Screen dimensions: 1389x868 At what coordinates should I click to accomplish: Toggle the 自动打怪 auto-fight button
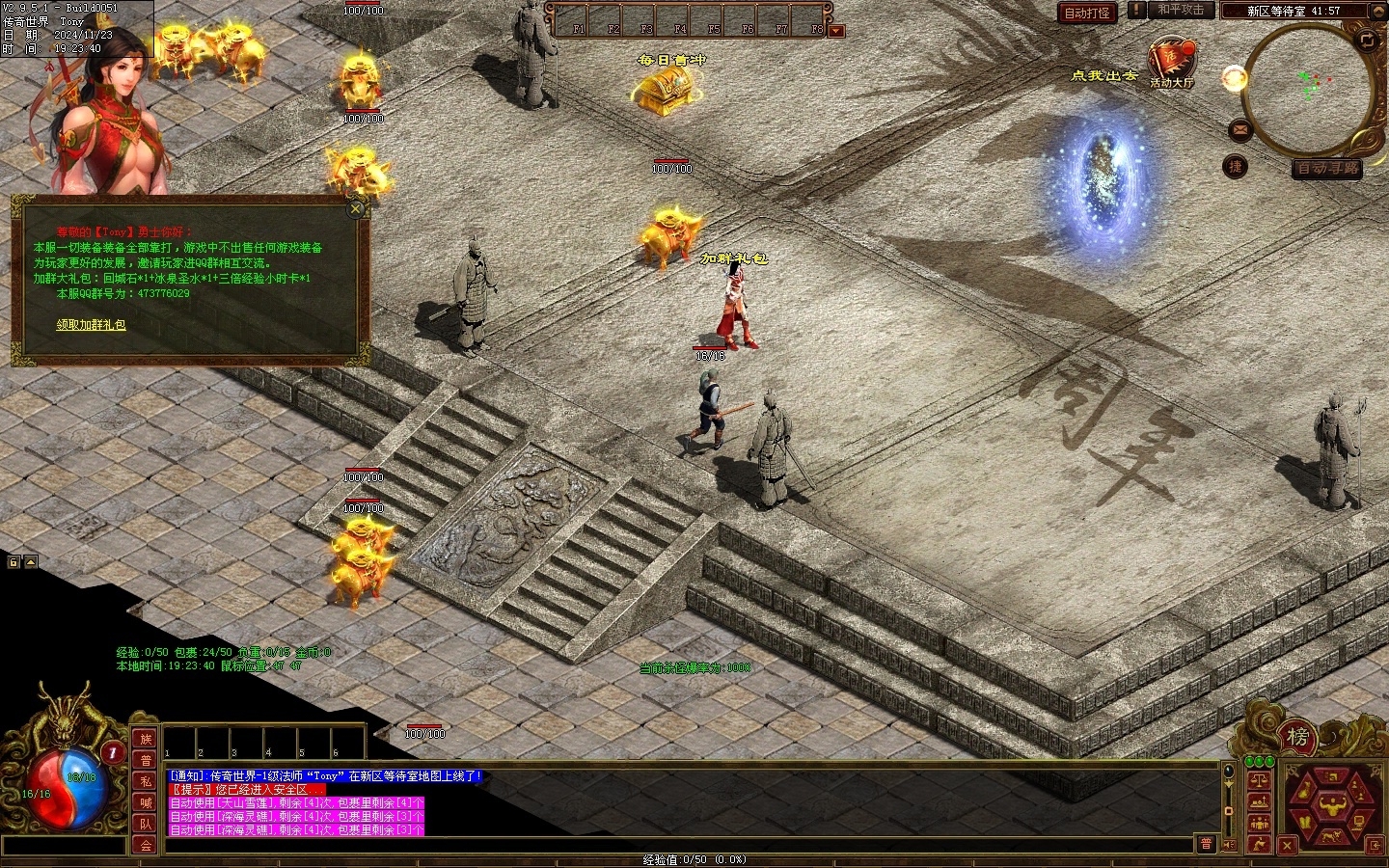[x=1087, y=13]
